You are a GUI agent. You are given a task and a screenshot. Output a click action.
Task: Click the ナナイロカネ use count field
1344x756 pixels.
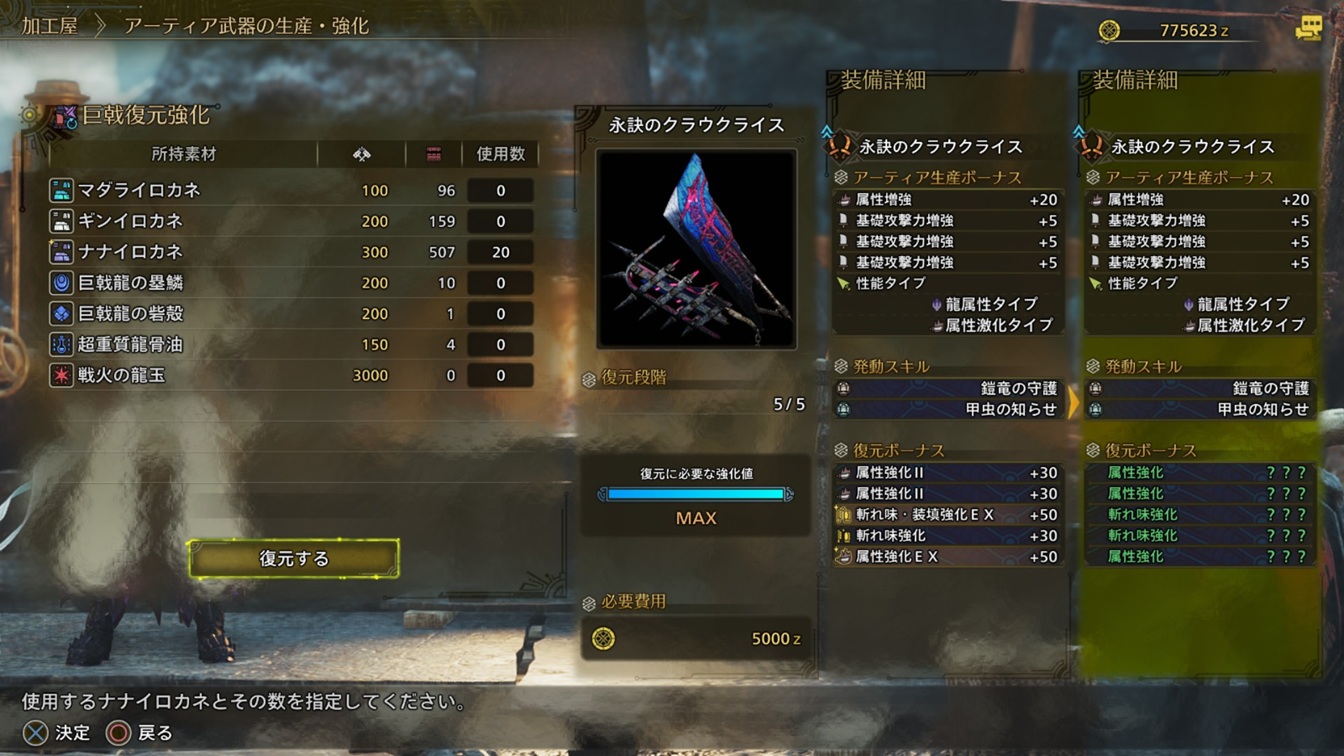click(x=500, y=252)
